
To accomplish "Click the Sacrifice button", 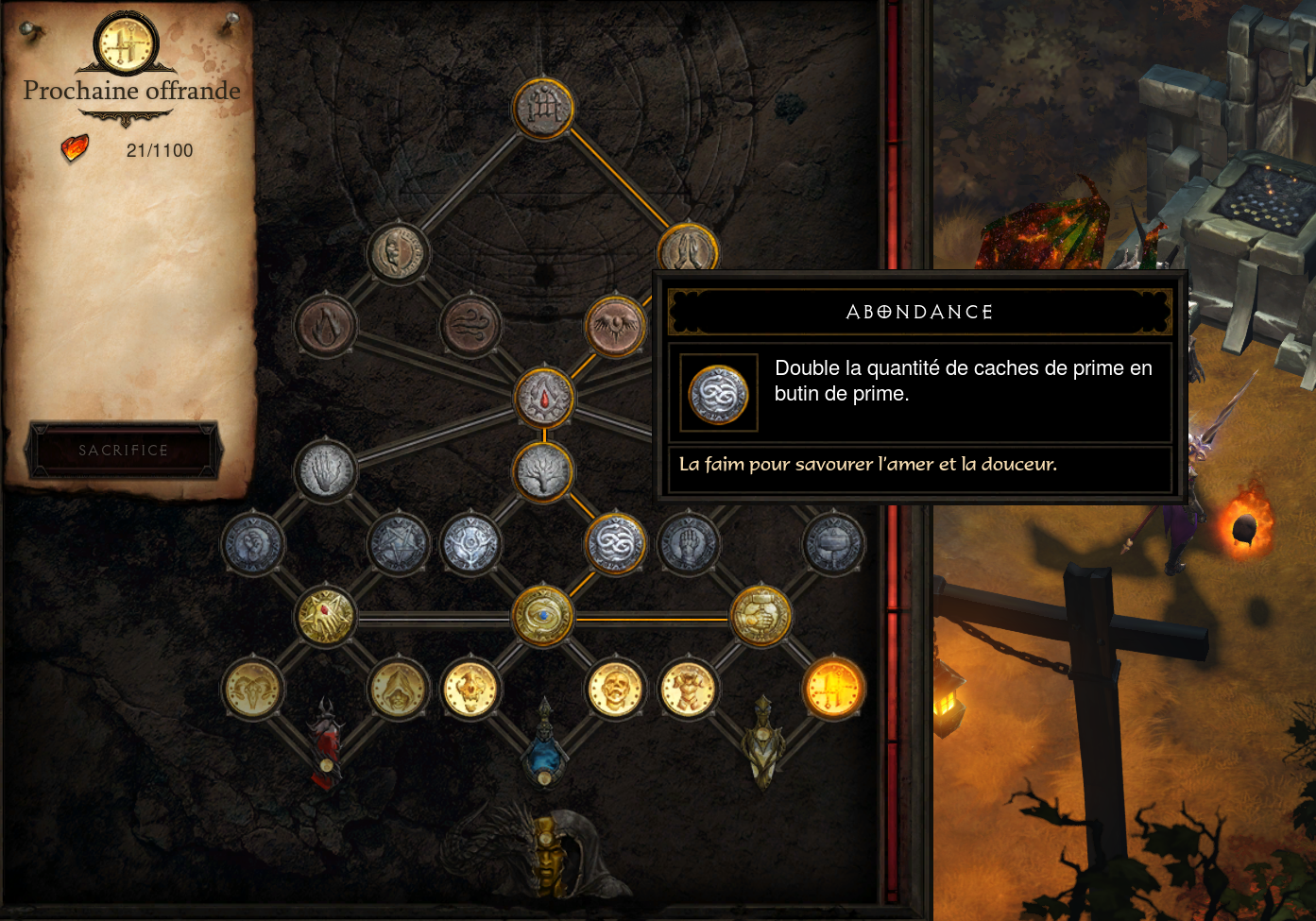I will coord(124,450).
